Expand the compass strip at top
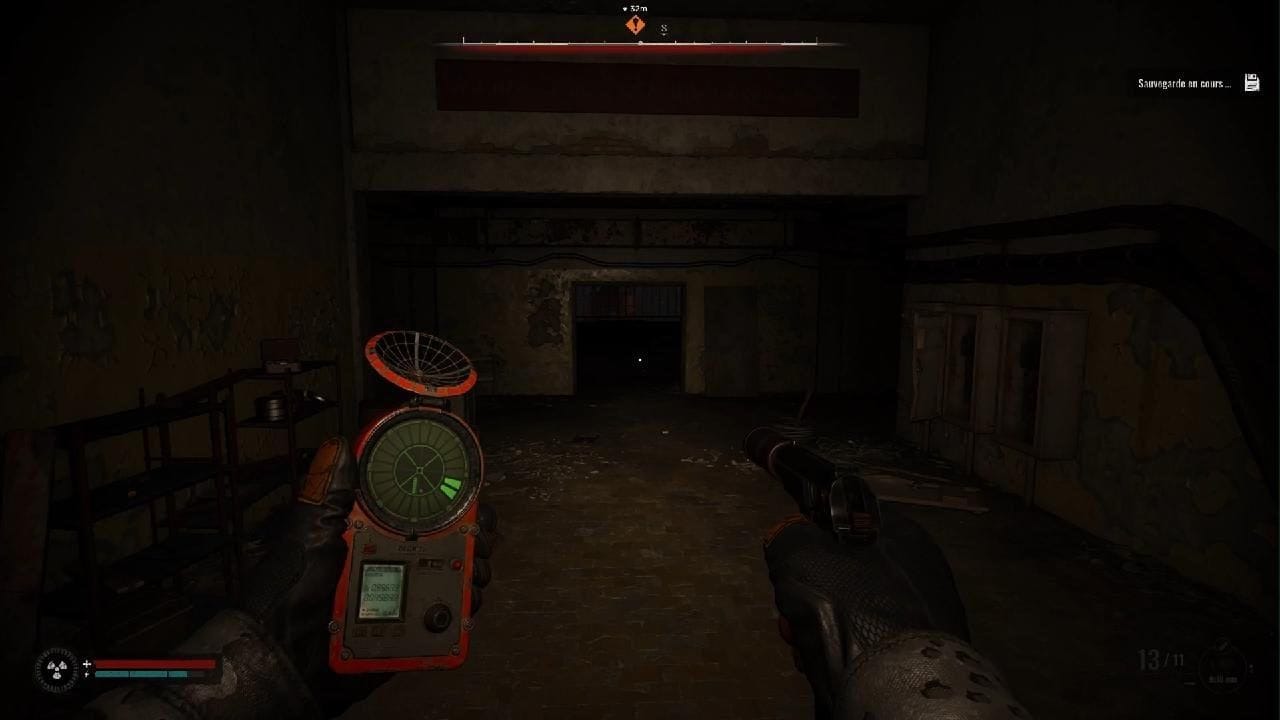Viewport: 1280px width, 720px height. pyautogui.click(x=640, y=43)
